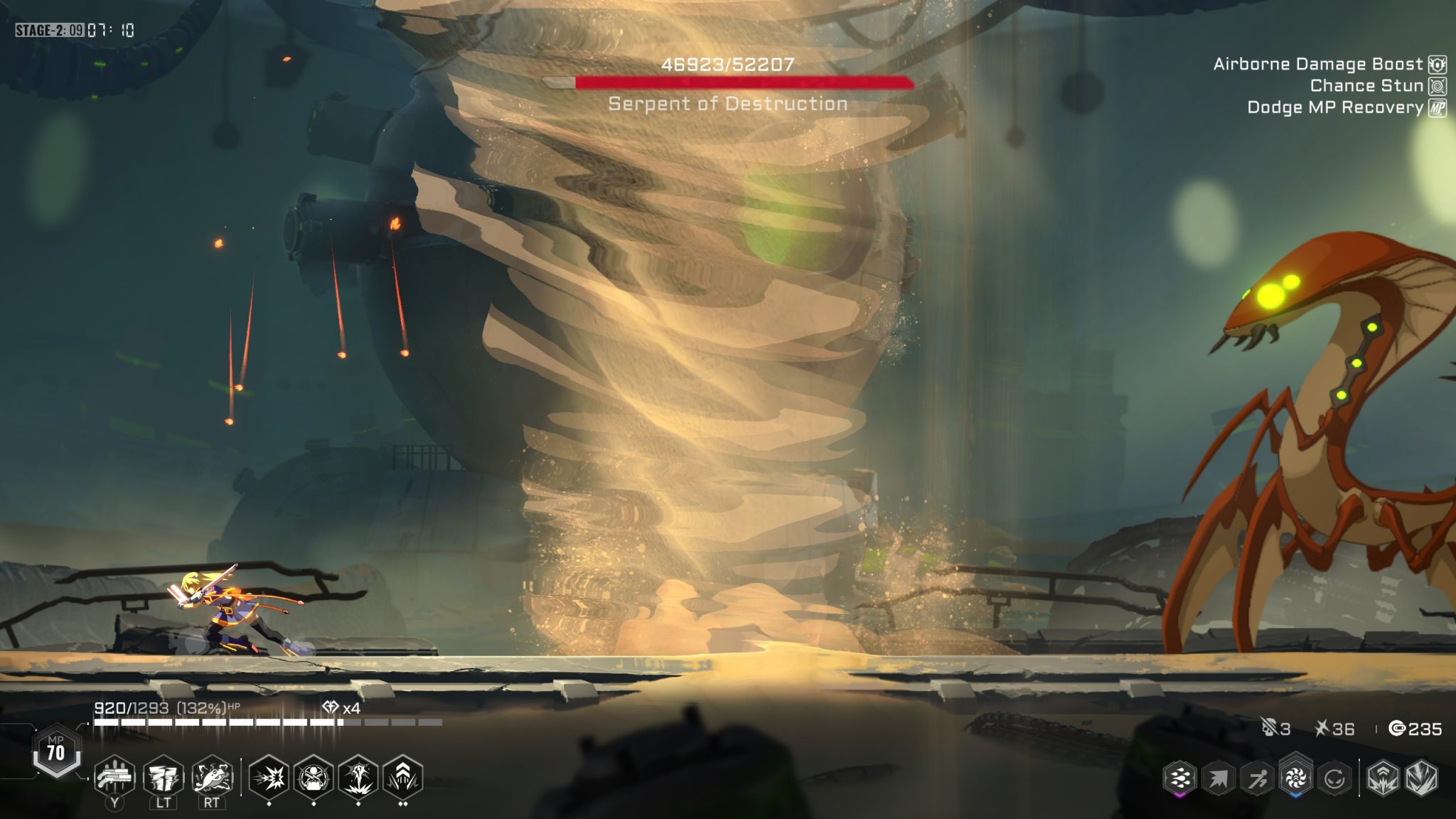Activate the lightning pillars skill icon
The image size is (1456, 819).
click(x=164, y=777)
